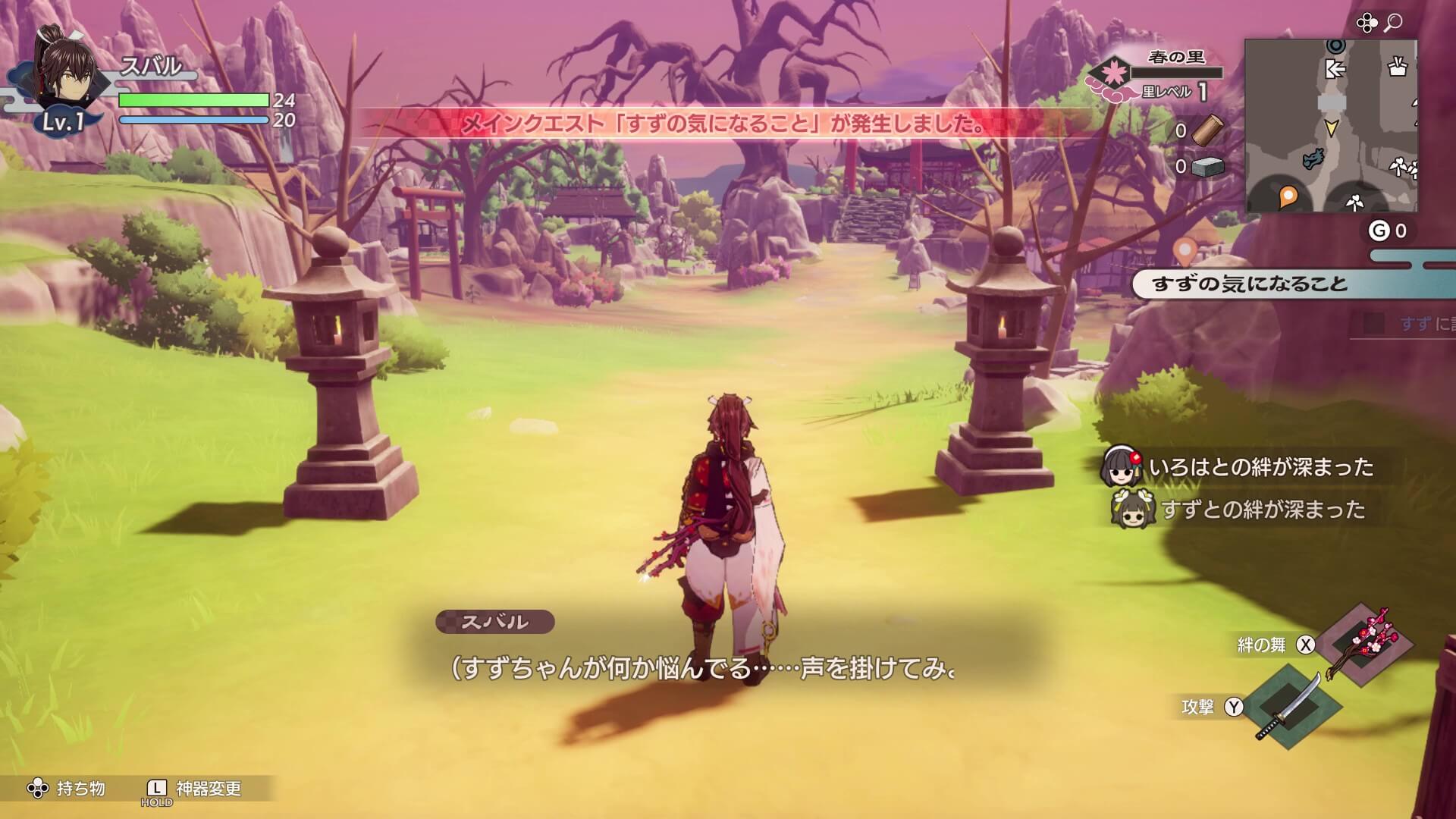Select the stone resource icon
The image size is (1456, 819).
click(1207, 168)
